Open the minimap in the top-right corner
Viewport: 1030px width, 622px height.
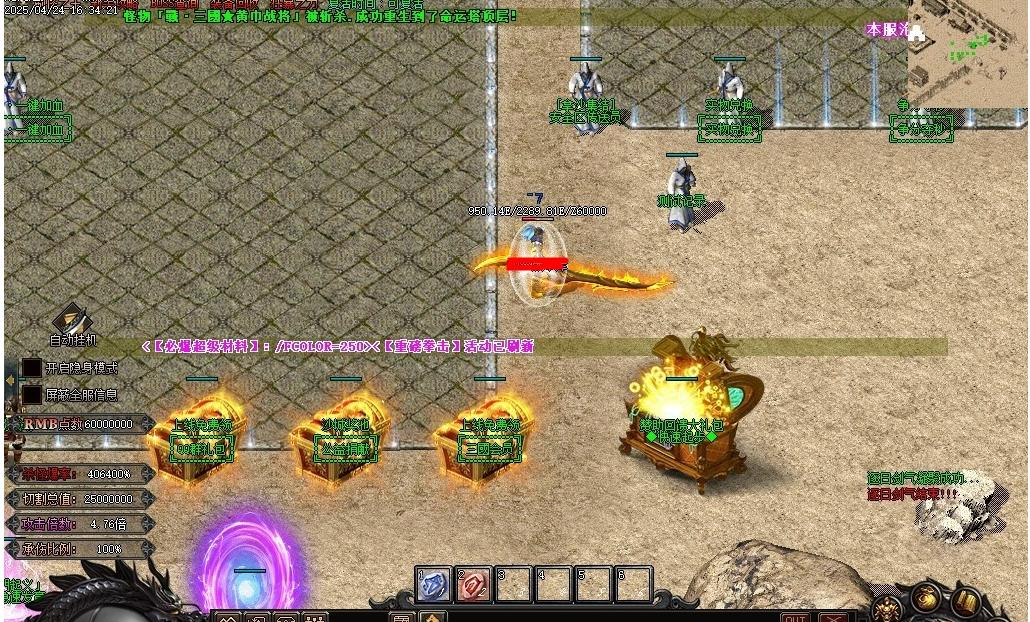966,52
